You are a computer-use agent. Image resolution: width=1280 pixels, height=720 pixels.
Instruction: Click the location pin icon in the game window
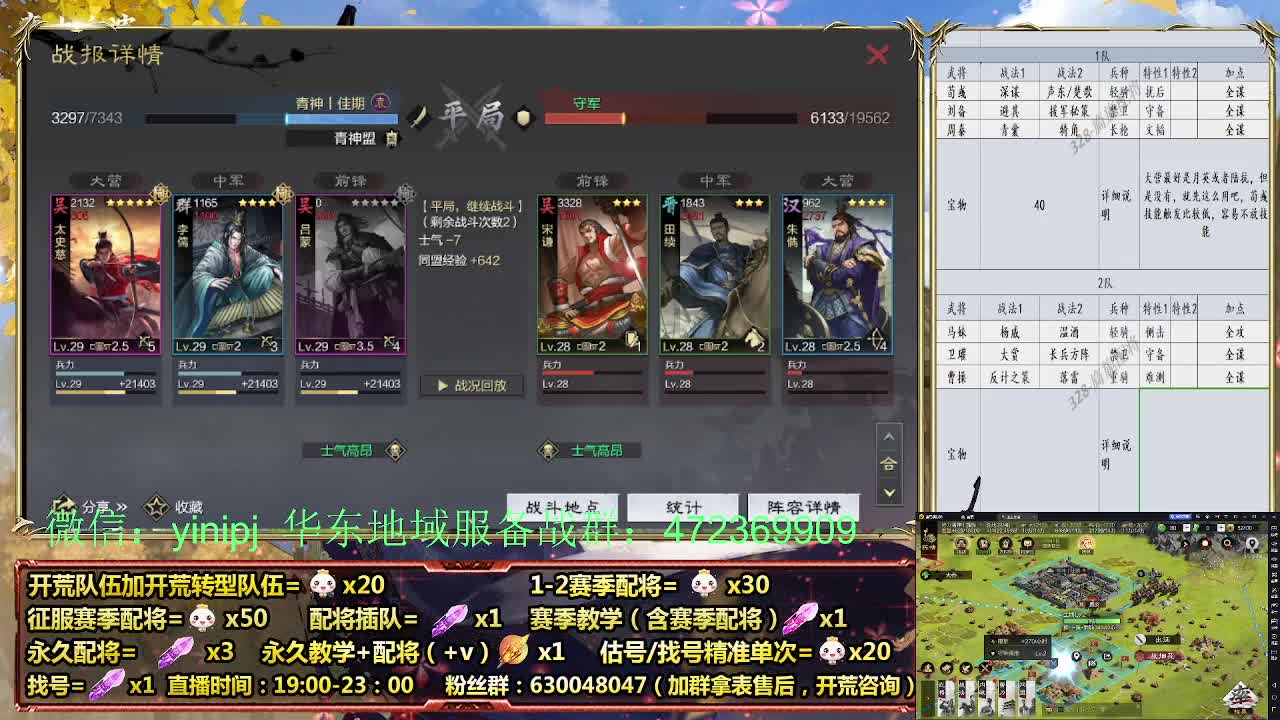pos(1253,543)
